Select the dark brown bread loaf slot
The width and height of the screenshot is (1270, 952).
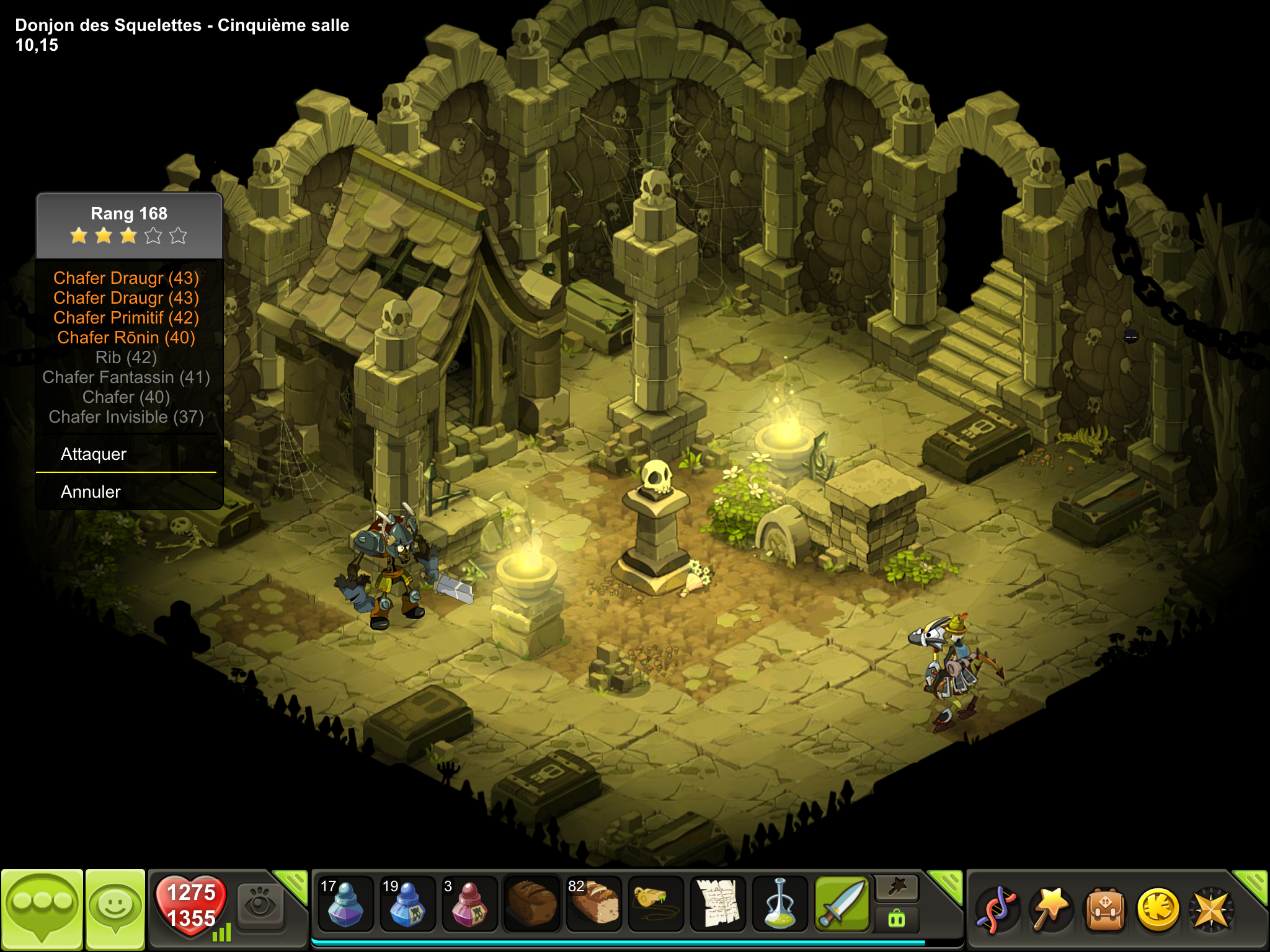pyautogui.click(x=531, y=904)
